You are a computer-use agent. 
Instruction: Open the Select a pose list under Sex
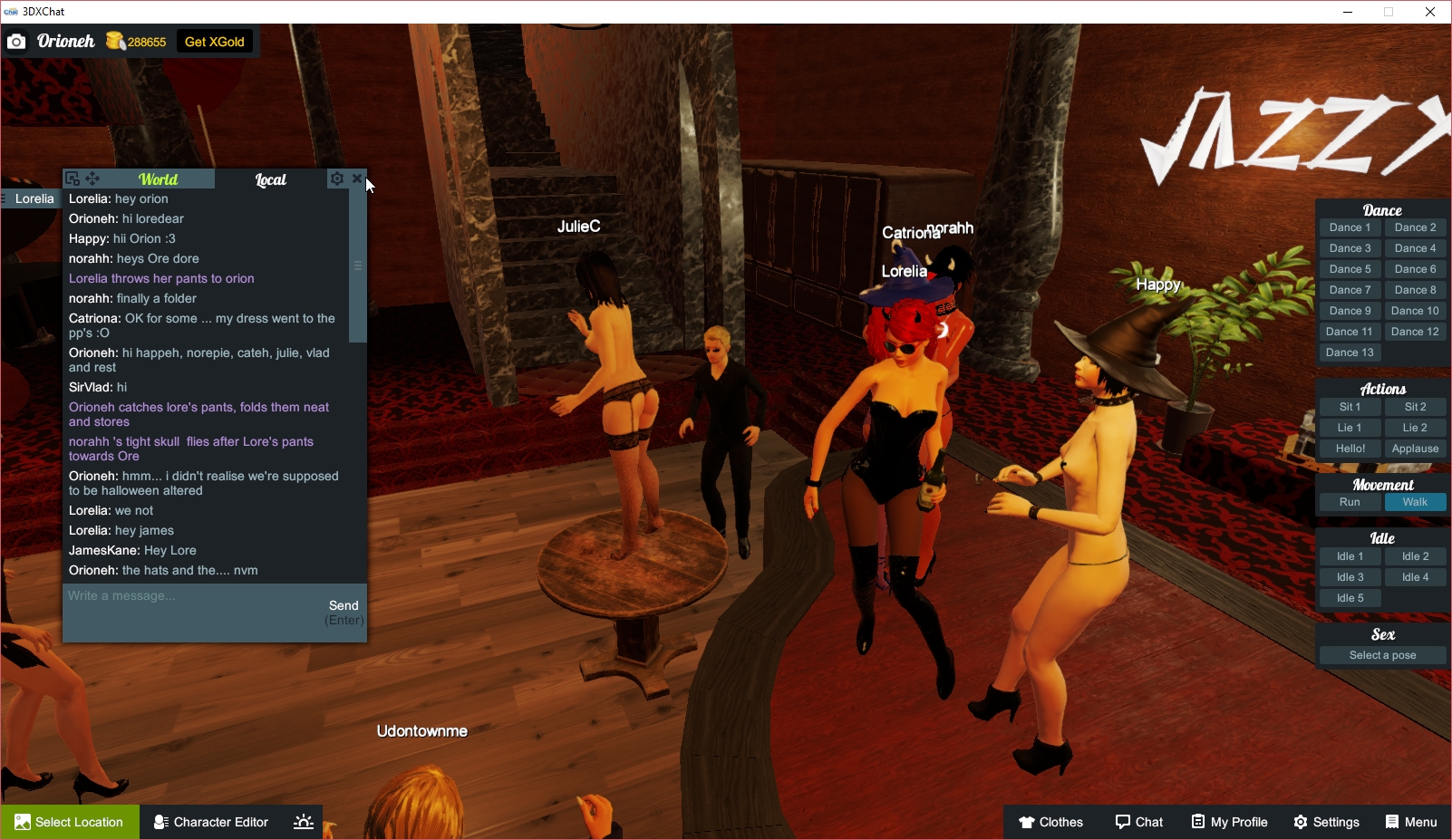pos(1381,654)
